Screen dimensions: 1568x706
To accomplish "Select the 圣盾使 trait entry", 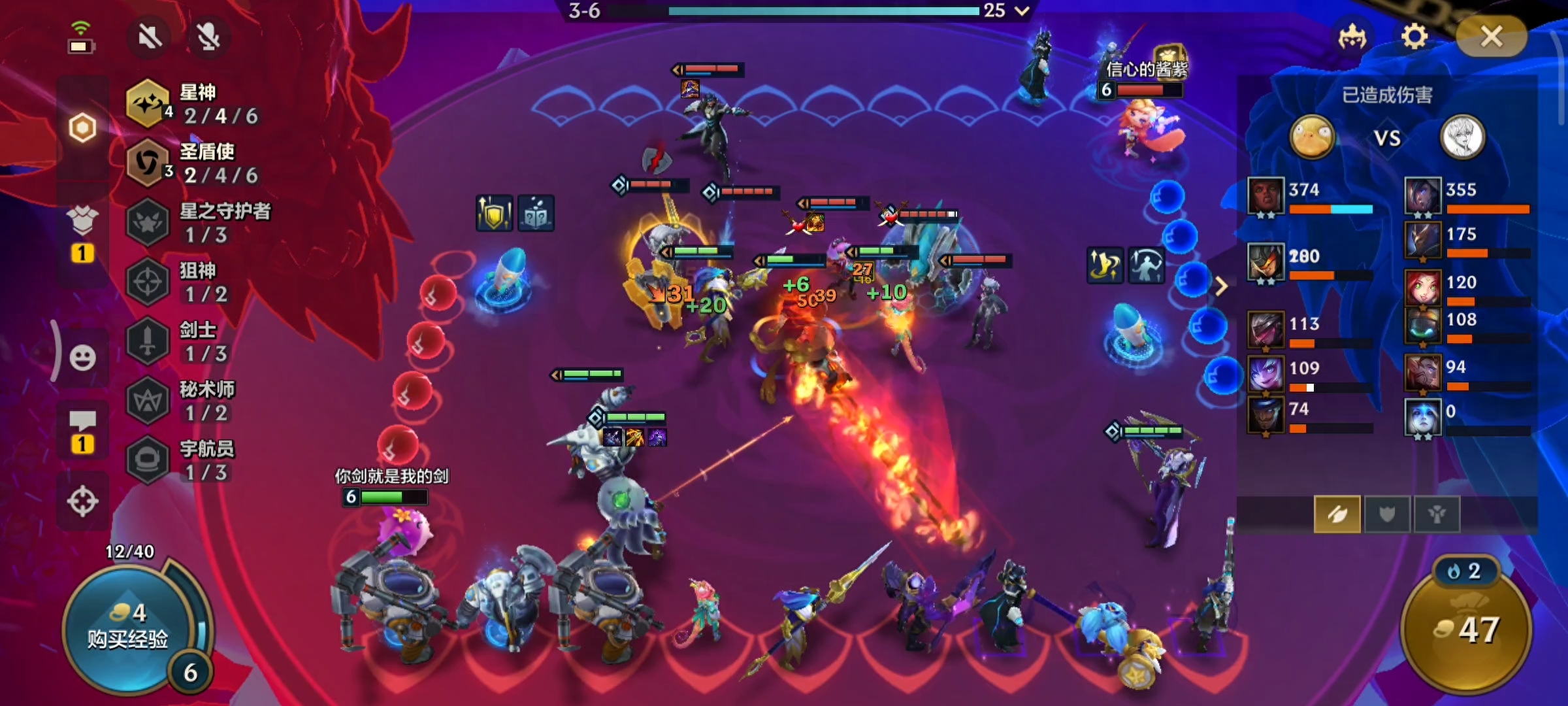I will [x=195, y=163].
